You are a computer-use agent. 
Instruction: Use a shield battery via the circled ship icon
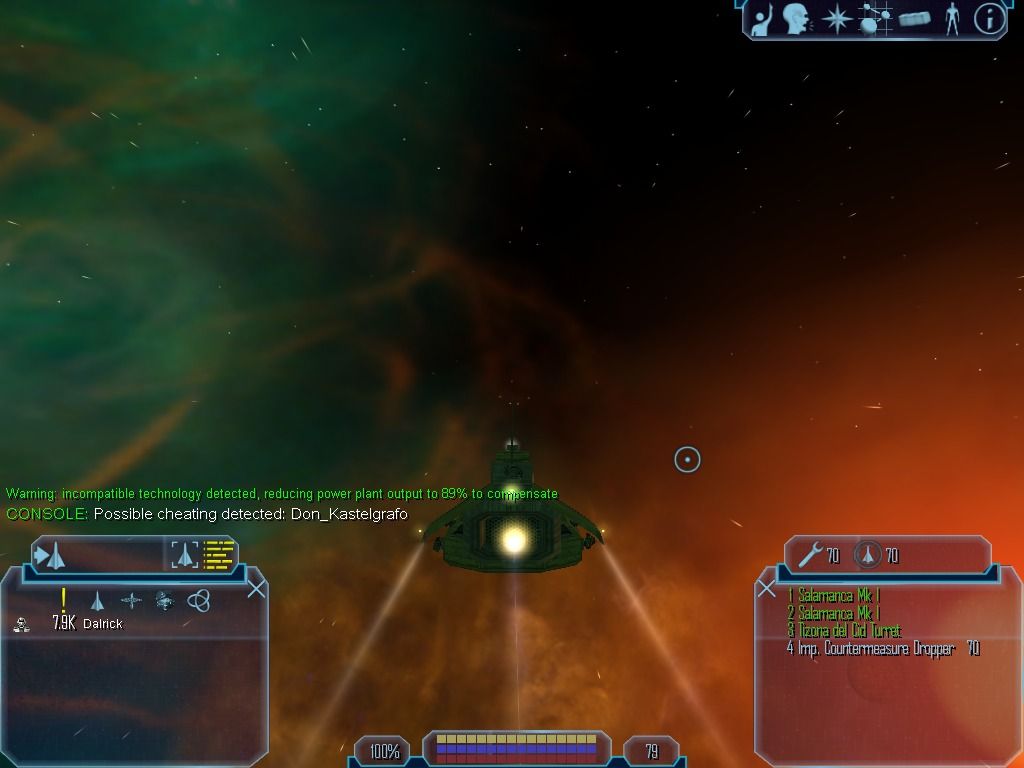tap(867, 555)
